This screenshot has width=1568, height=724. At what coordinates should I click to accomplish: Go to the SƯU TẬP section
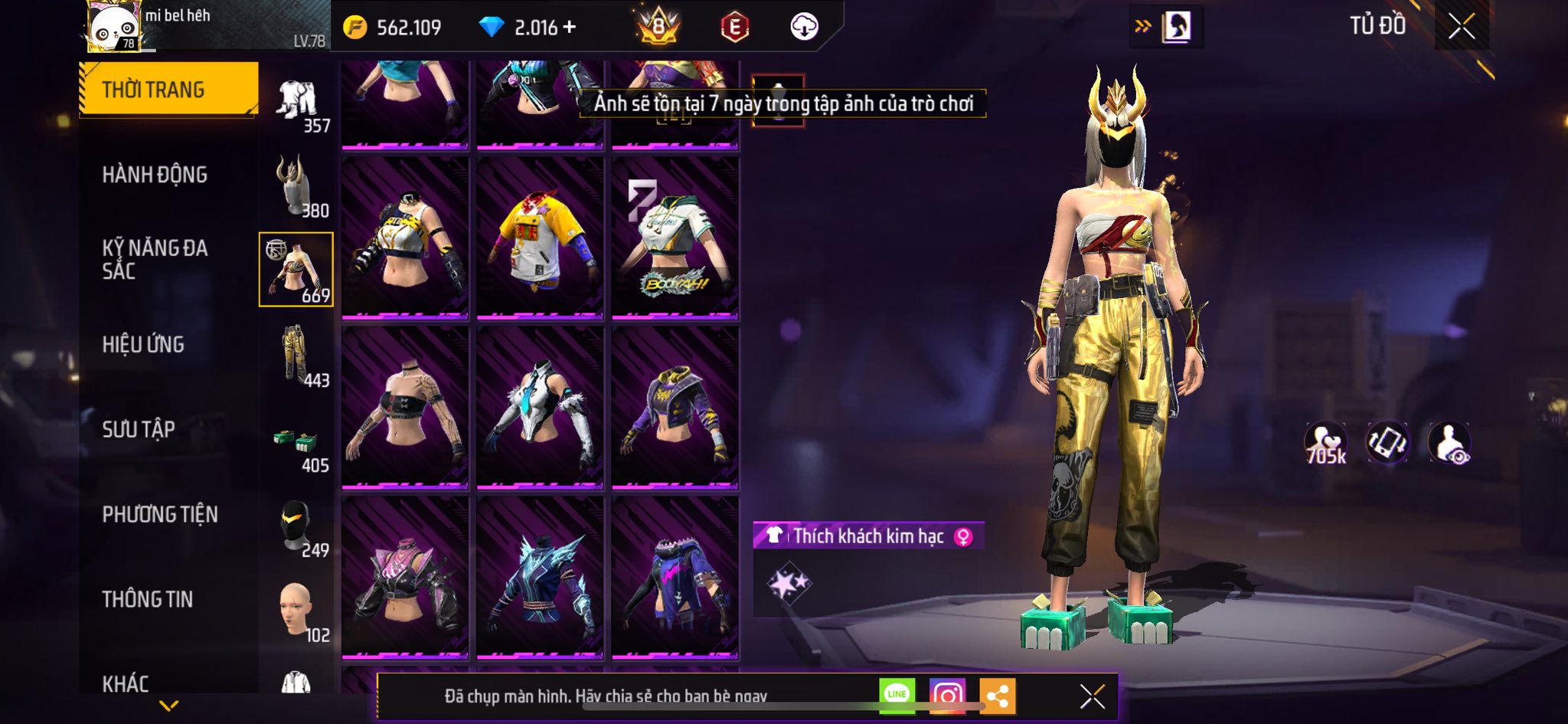[x=139, y=430]
